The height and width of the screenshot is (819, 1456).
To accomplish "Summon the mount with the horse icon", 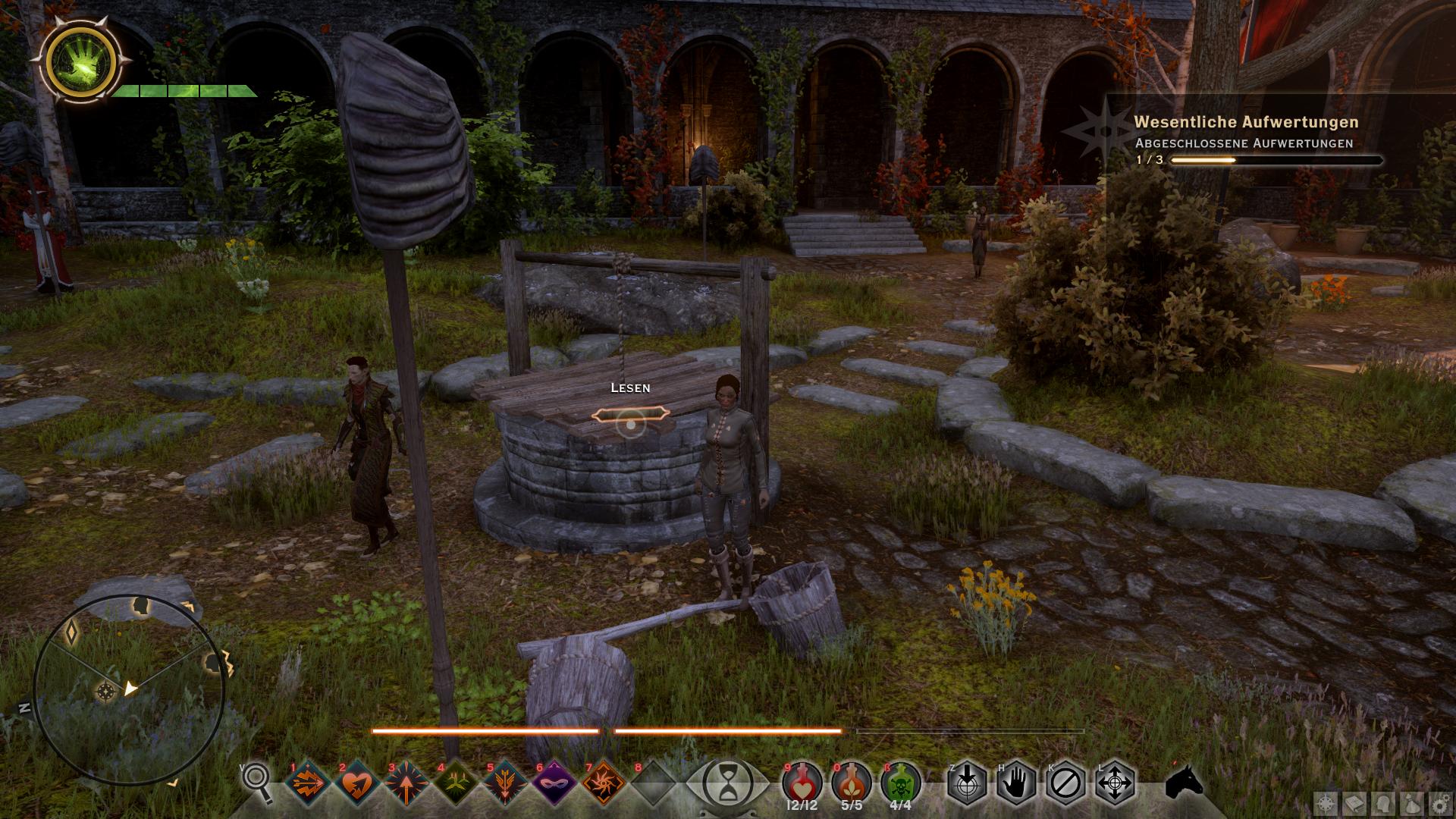I will [1185, 781].
